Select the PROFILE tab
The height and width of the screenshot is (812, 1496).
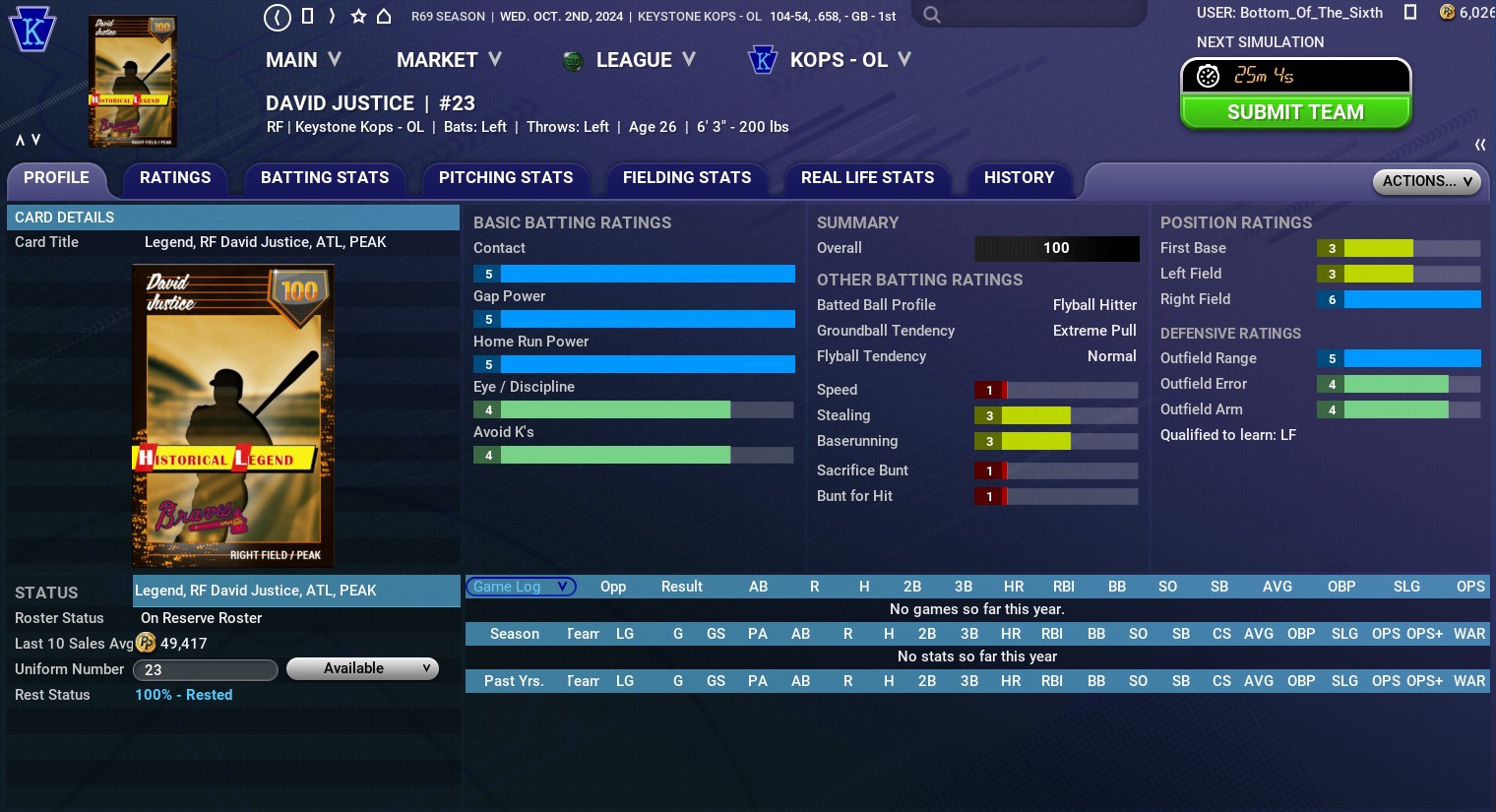pyautogui.click(x=56, y=178)
